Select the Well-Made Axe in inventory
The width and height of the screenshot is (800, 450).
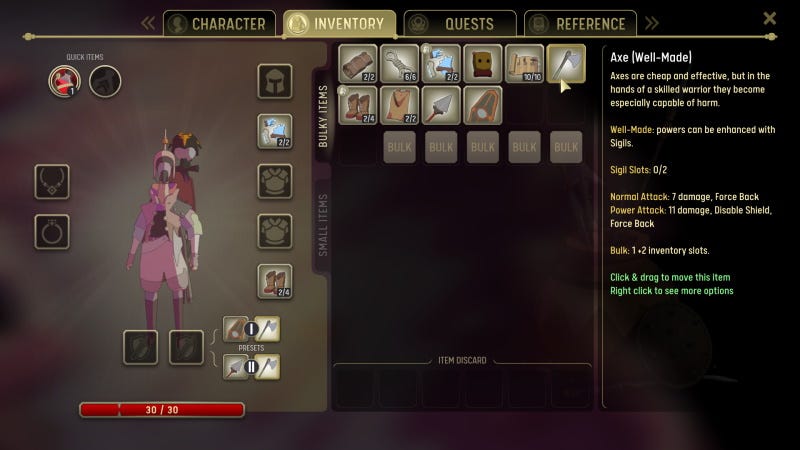[566, 63]
